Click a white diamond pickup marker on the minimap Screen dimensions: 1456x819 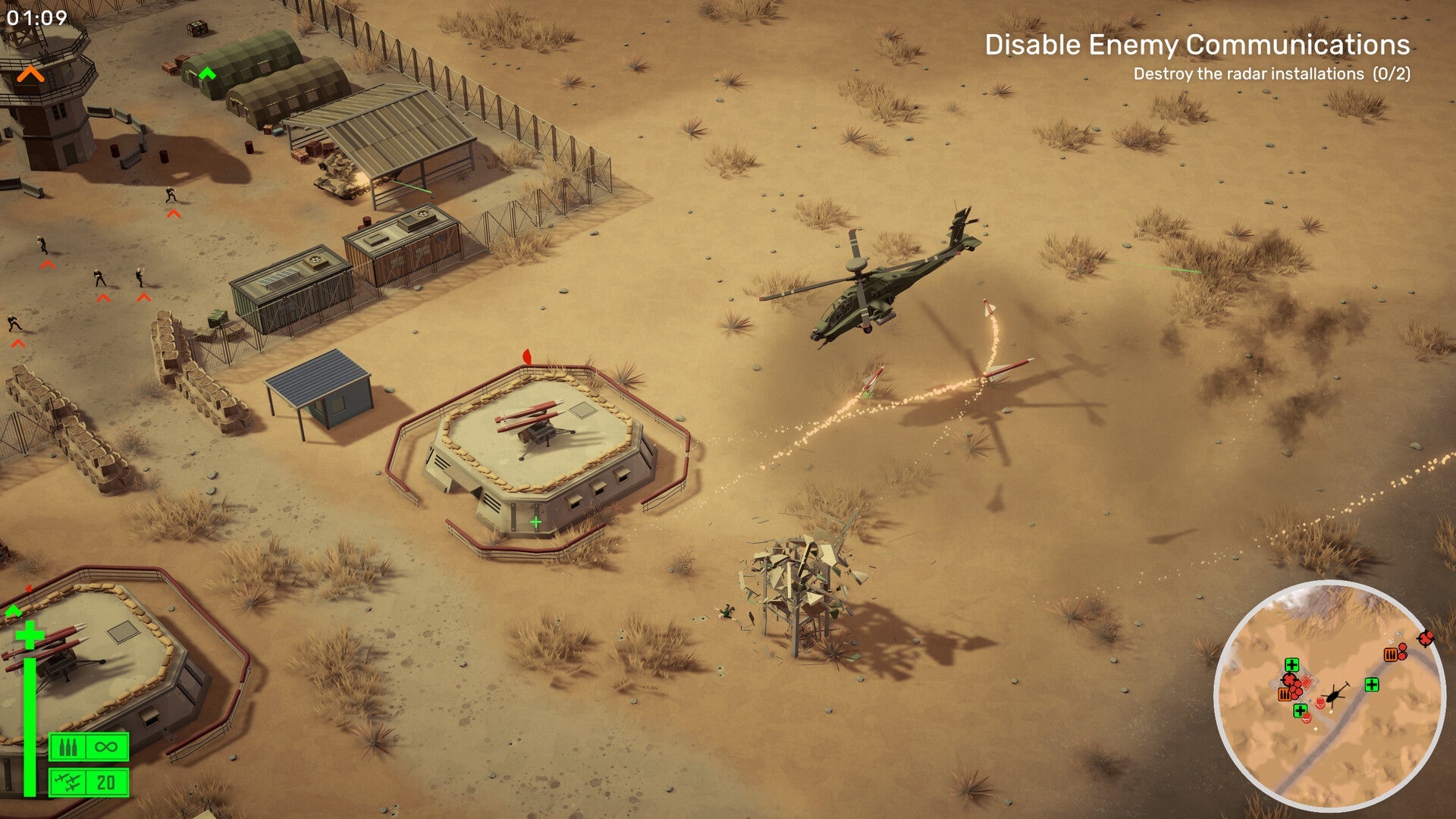point(1332,711)
